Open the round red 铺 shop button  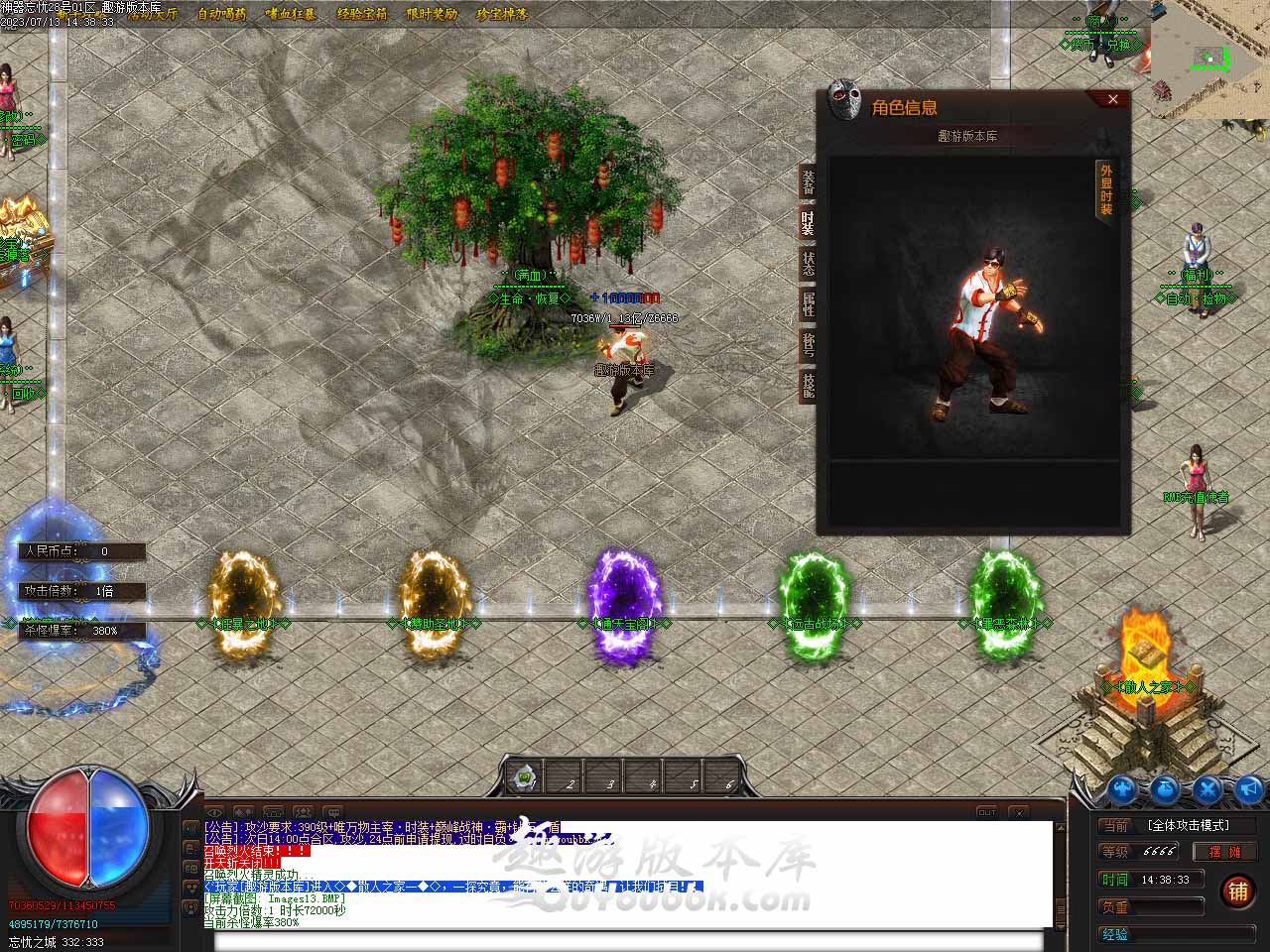pyautogui.click(x=1237, y=891)
